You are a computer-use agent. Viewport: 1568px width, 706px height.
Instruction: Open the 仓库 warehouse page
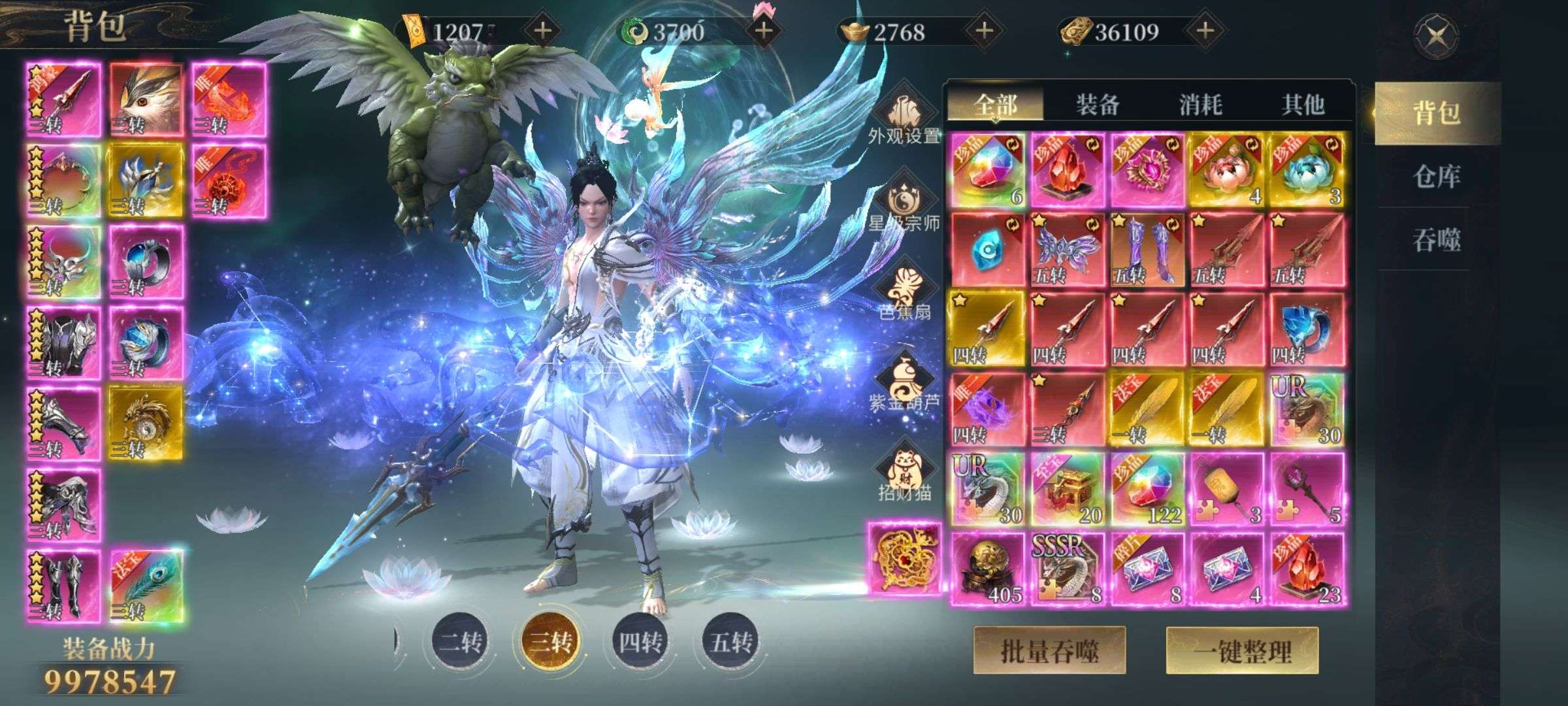[1436, 176]
